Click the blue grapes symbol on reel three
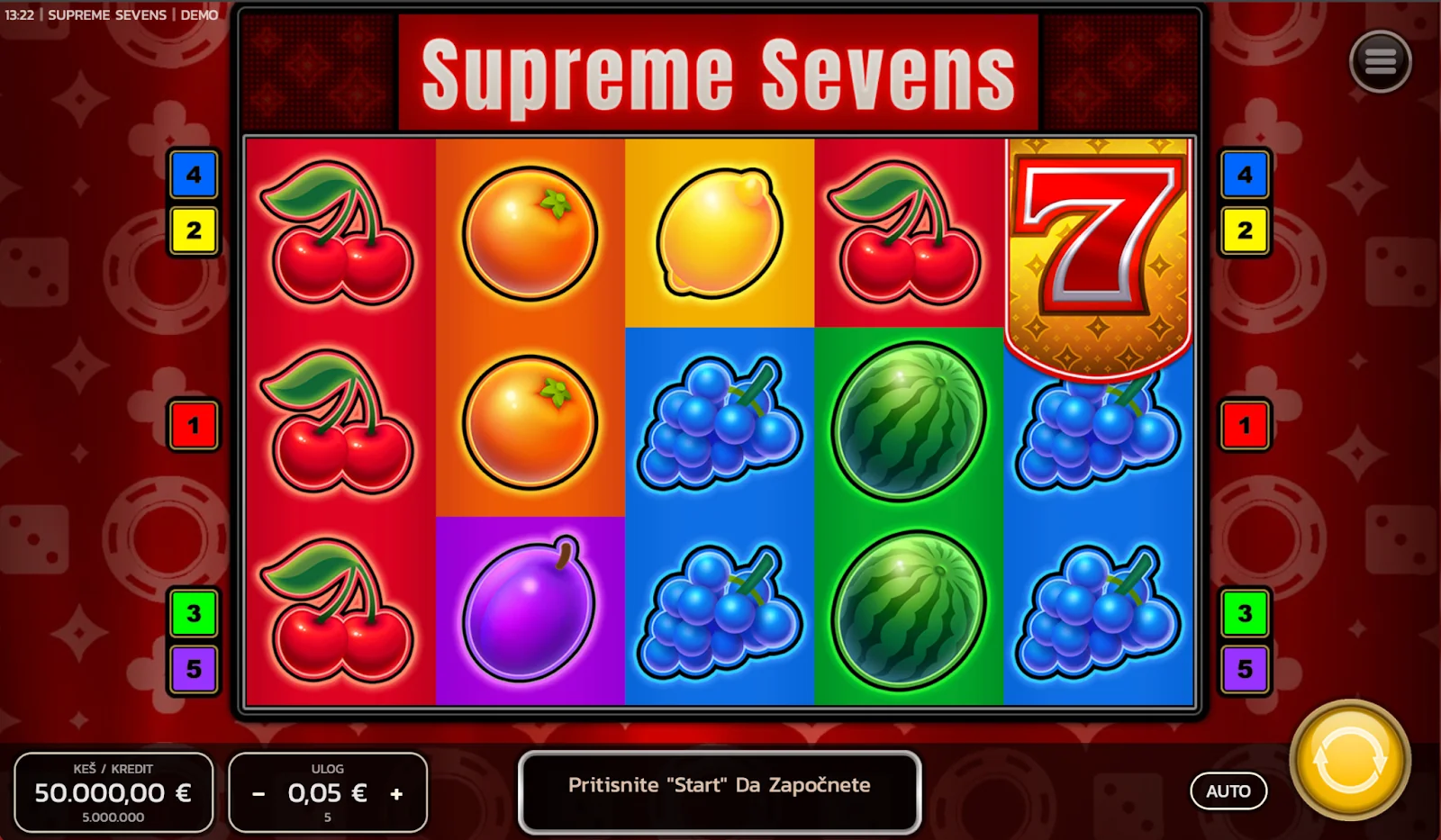This screenshot has height=840, width=1441. click(x=719, y=423)
